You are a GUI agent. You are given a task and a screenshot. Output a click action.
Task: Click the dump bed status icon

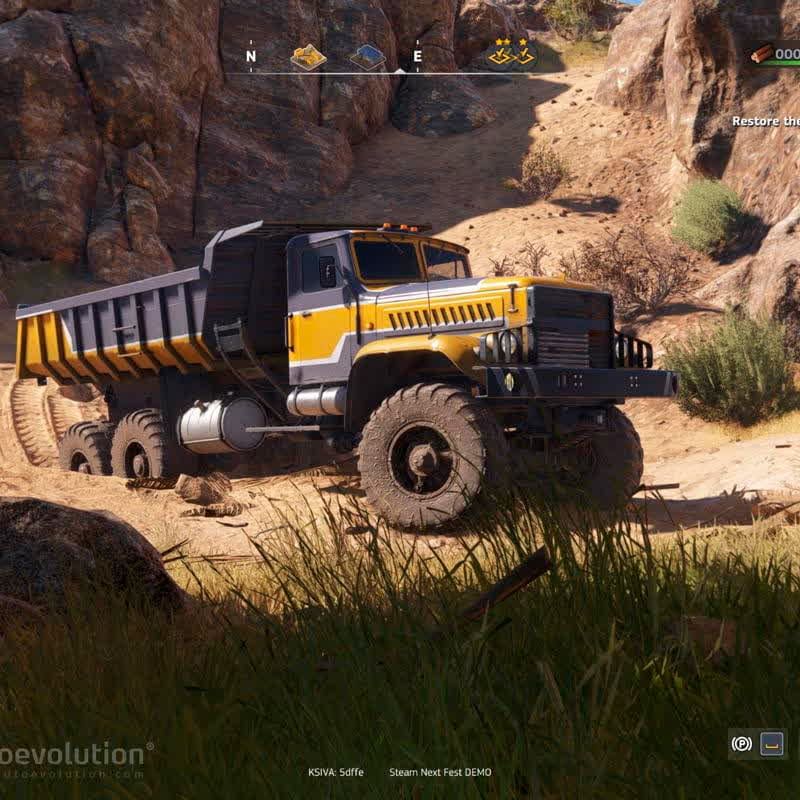click(x=772, y=744)
